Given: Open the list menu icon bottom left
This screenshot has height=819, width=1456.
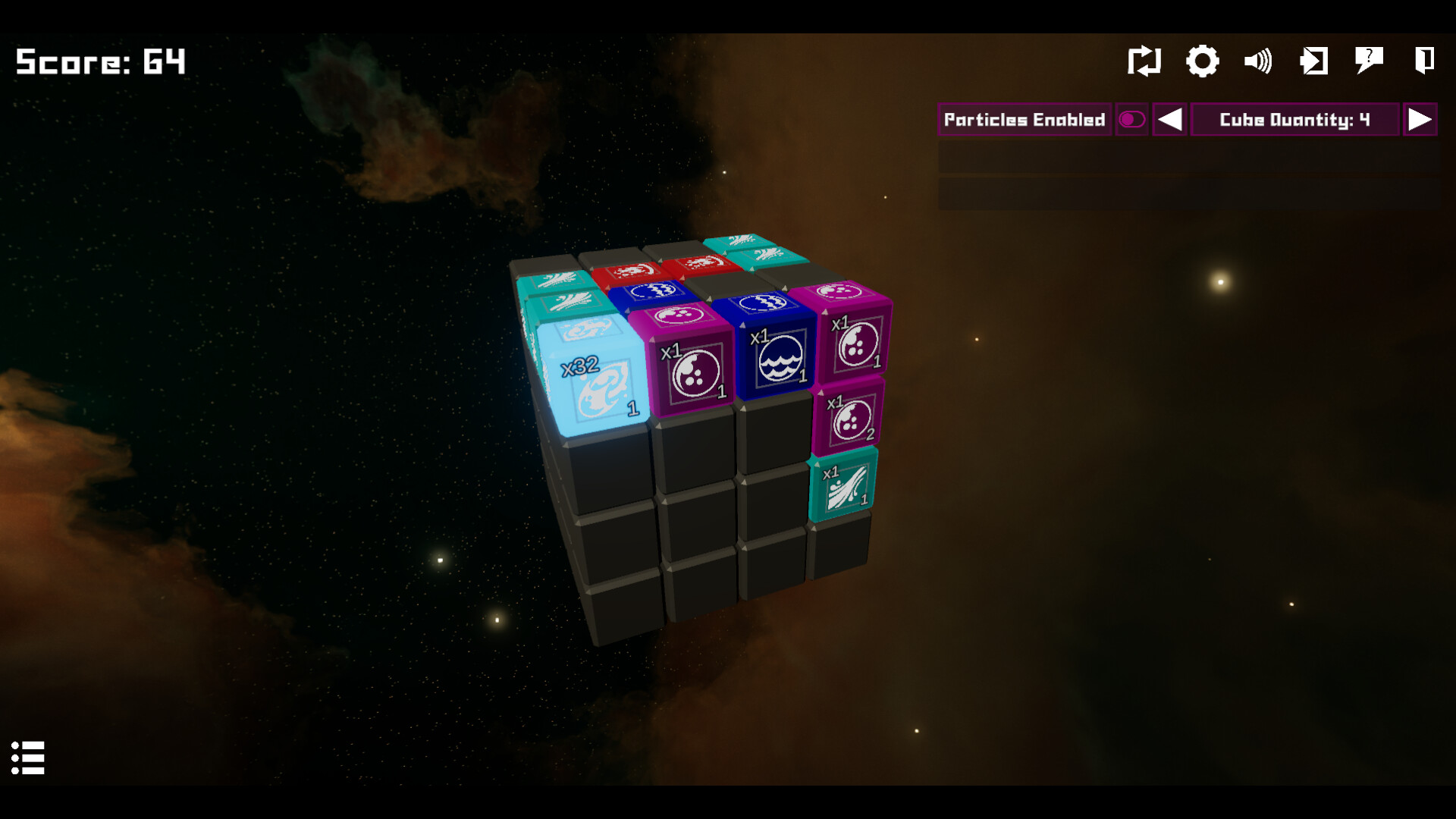Looking at the screenshot, I should [x=29, y=759].
